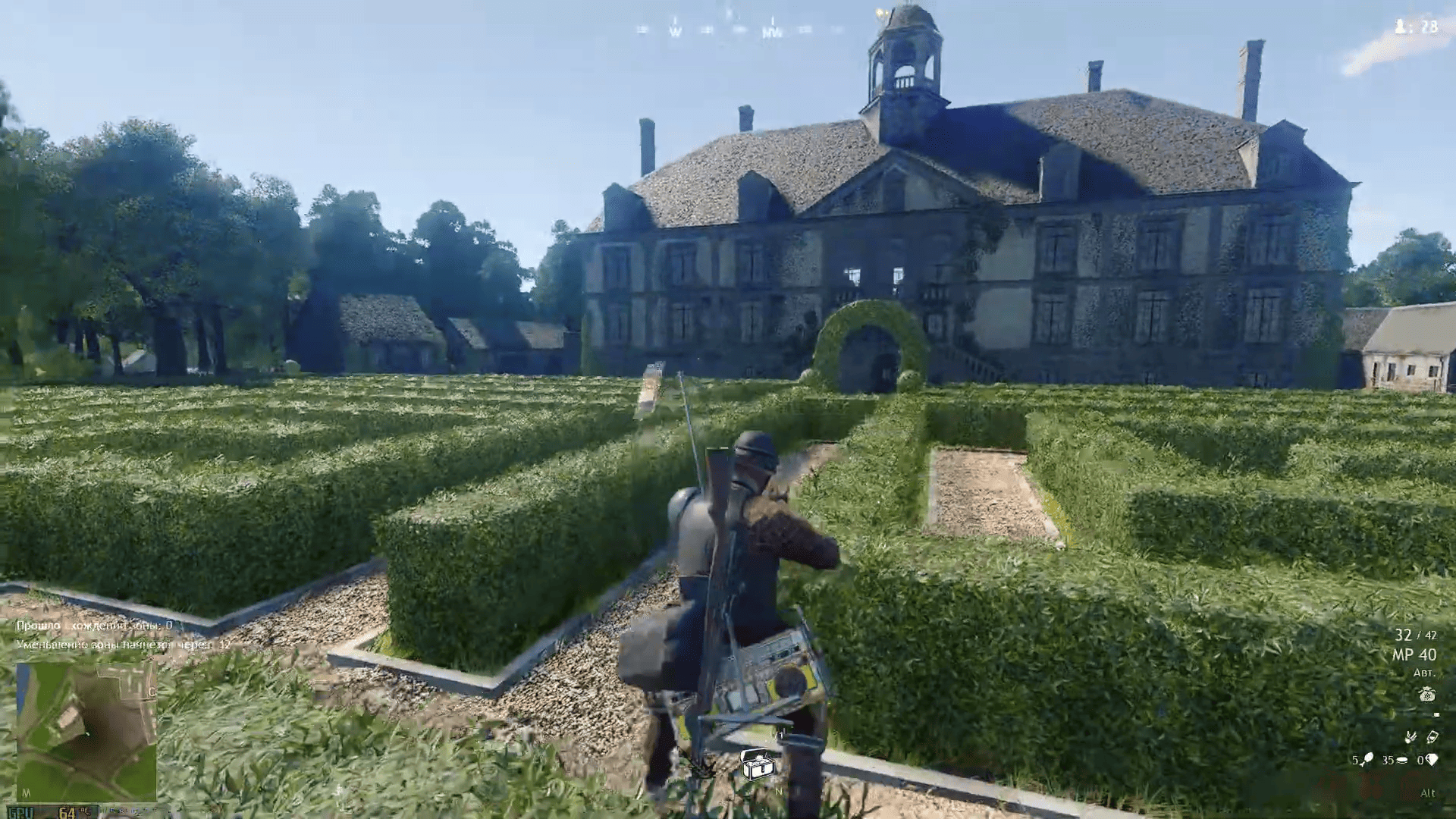Select the money pouch icon

coord(1426,695)
